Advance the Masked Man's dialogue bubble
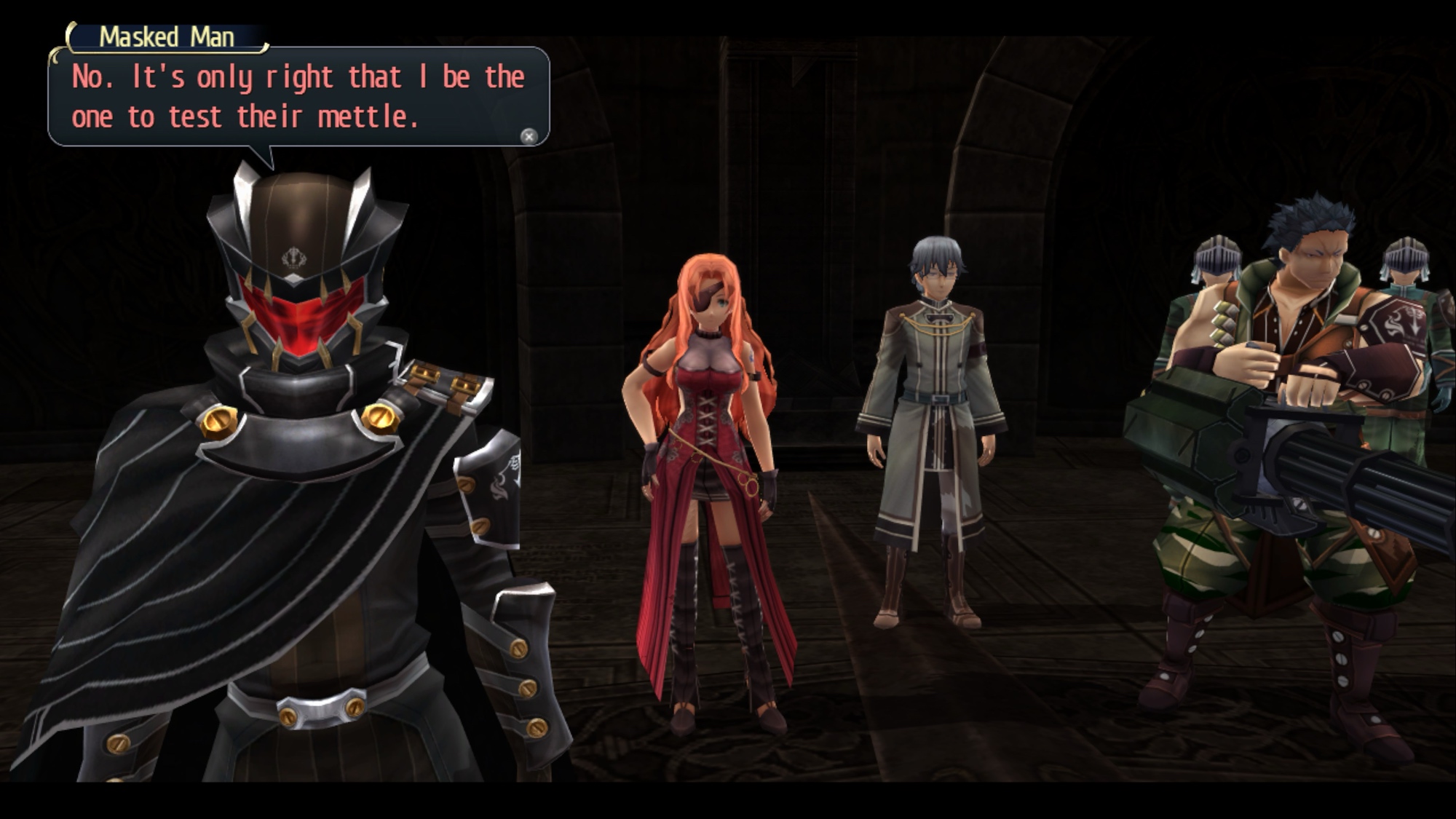 [529, 136]
